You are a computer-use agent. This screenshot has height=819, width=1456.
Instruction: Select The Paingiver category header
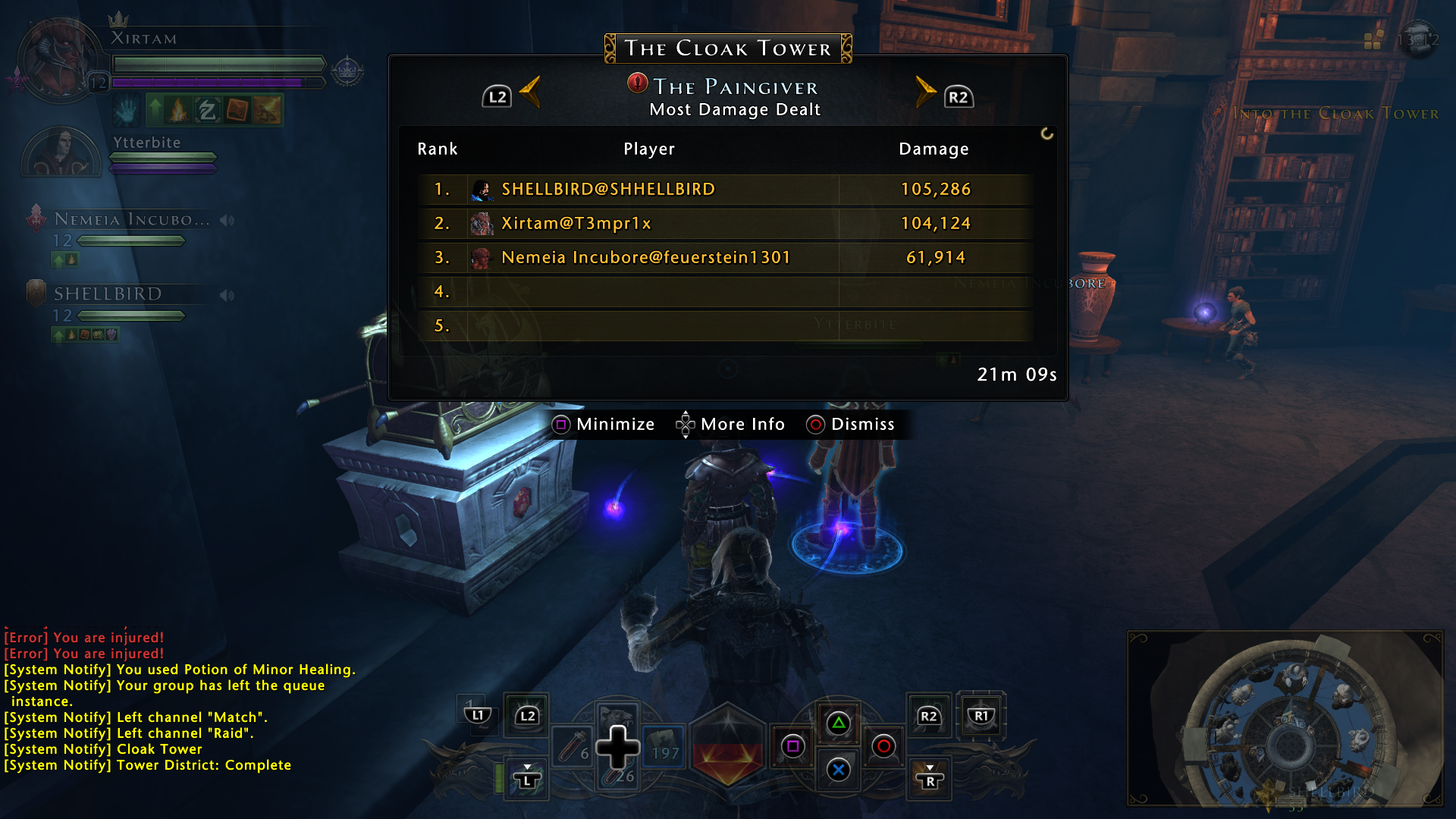[x=733, y=86]
